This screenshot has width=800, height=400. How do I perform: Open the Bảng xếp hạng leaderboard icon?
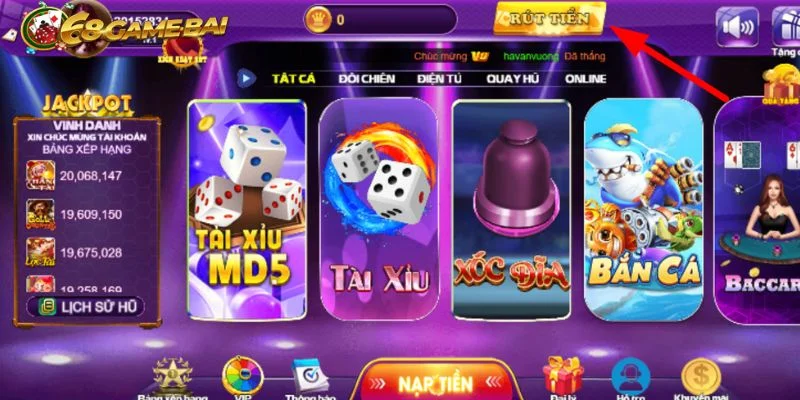point(170,378)
